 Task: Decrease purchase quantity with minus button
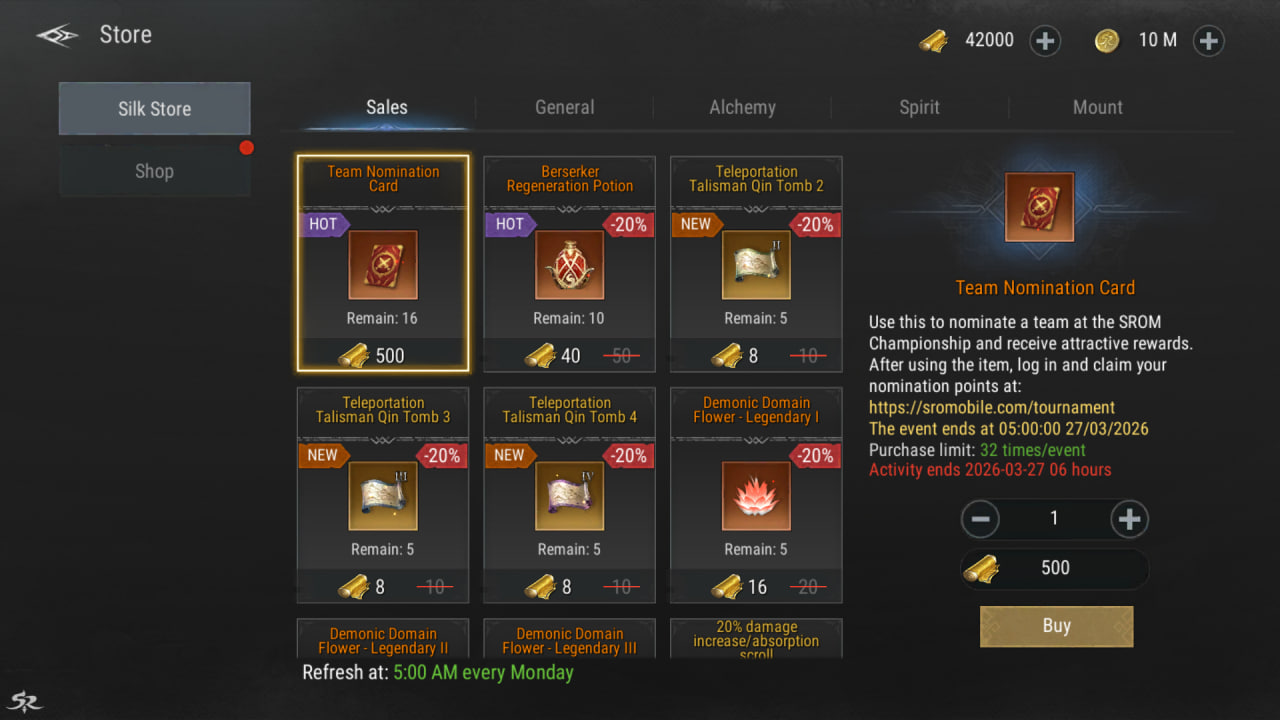point(980,519)
